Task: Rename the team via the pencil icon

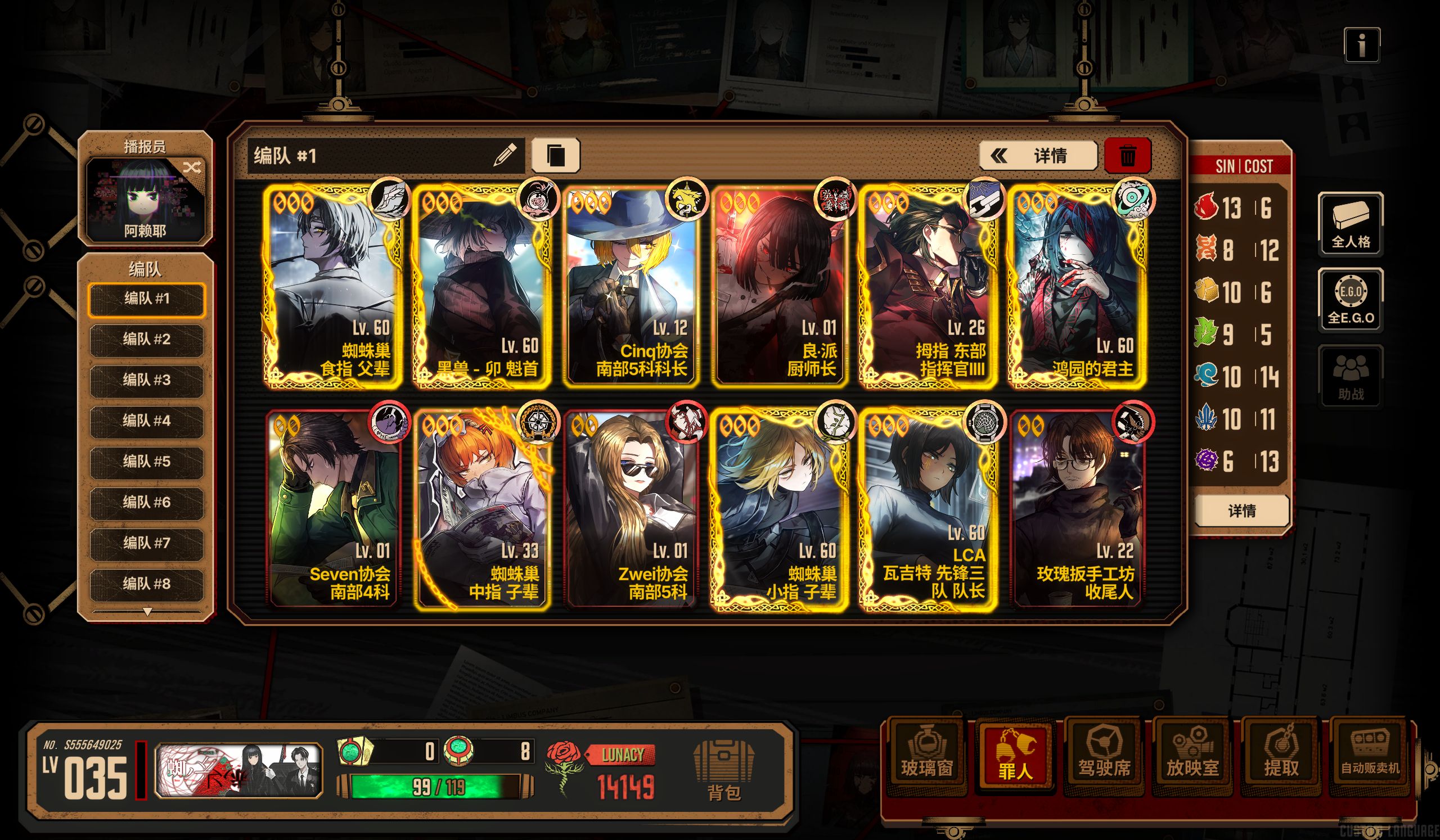Action: click(x=505, y=155)
